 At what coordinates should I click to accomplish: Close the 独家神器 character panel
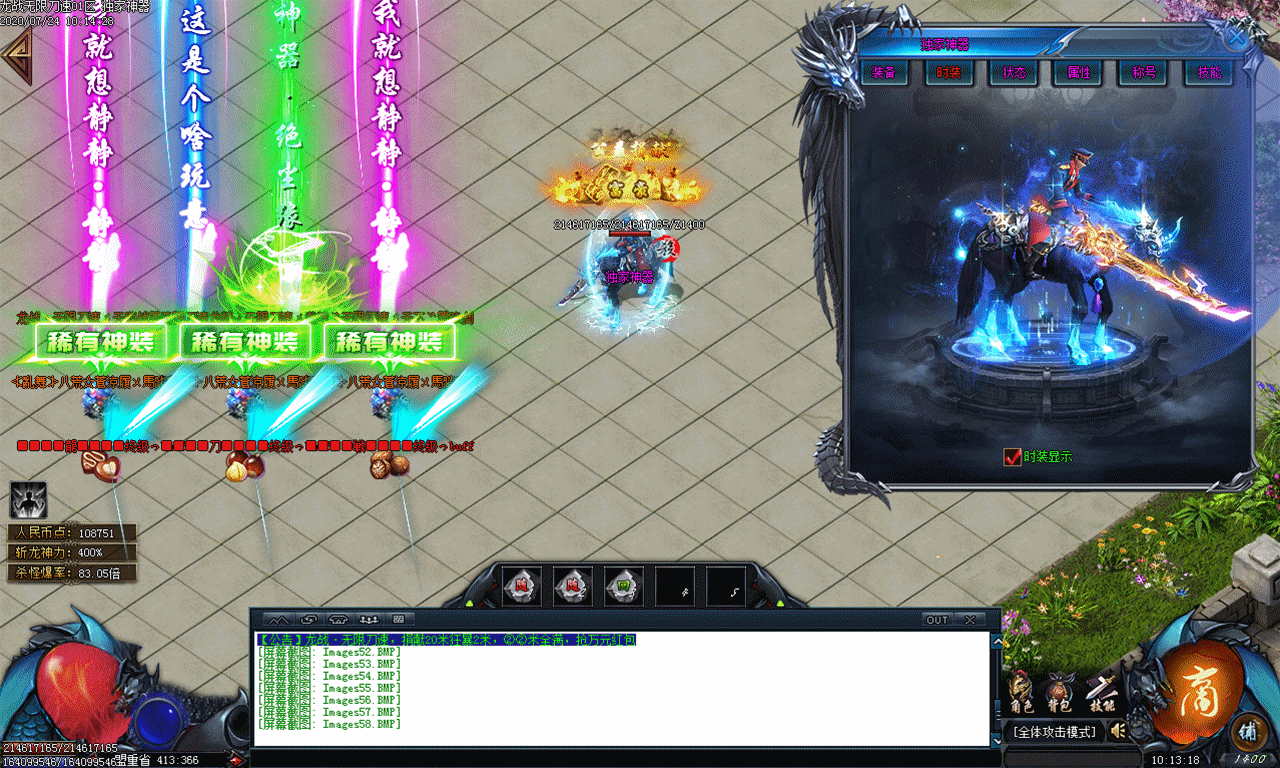click(1238, 36)
